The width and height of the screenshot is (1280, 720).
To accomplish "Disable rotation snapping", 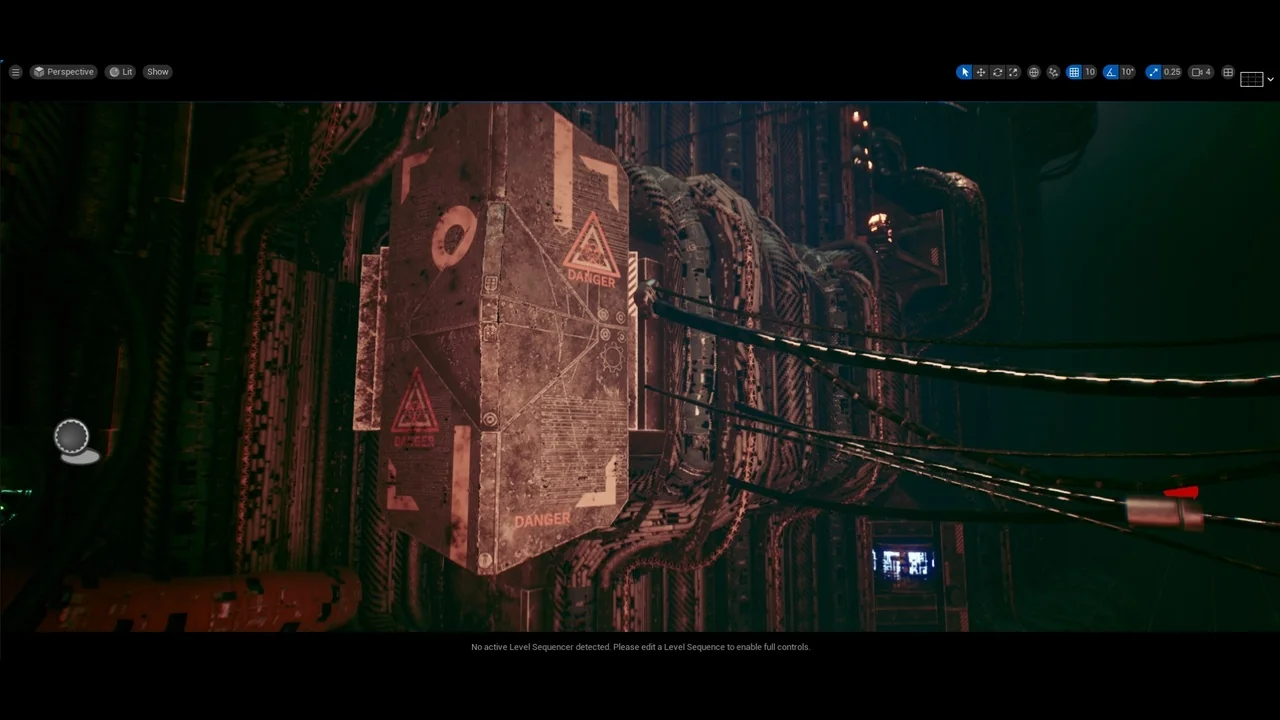I will tap(1110, 71).
